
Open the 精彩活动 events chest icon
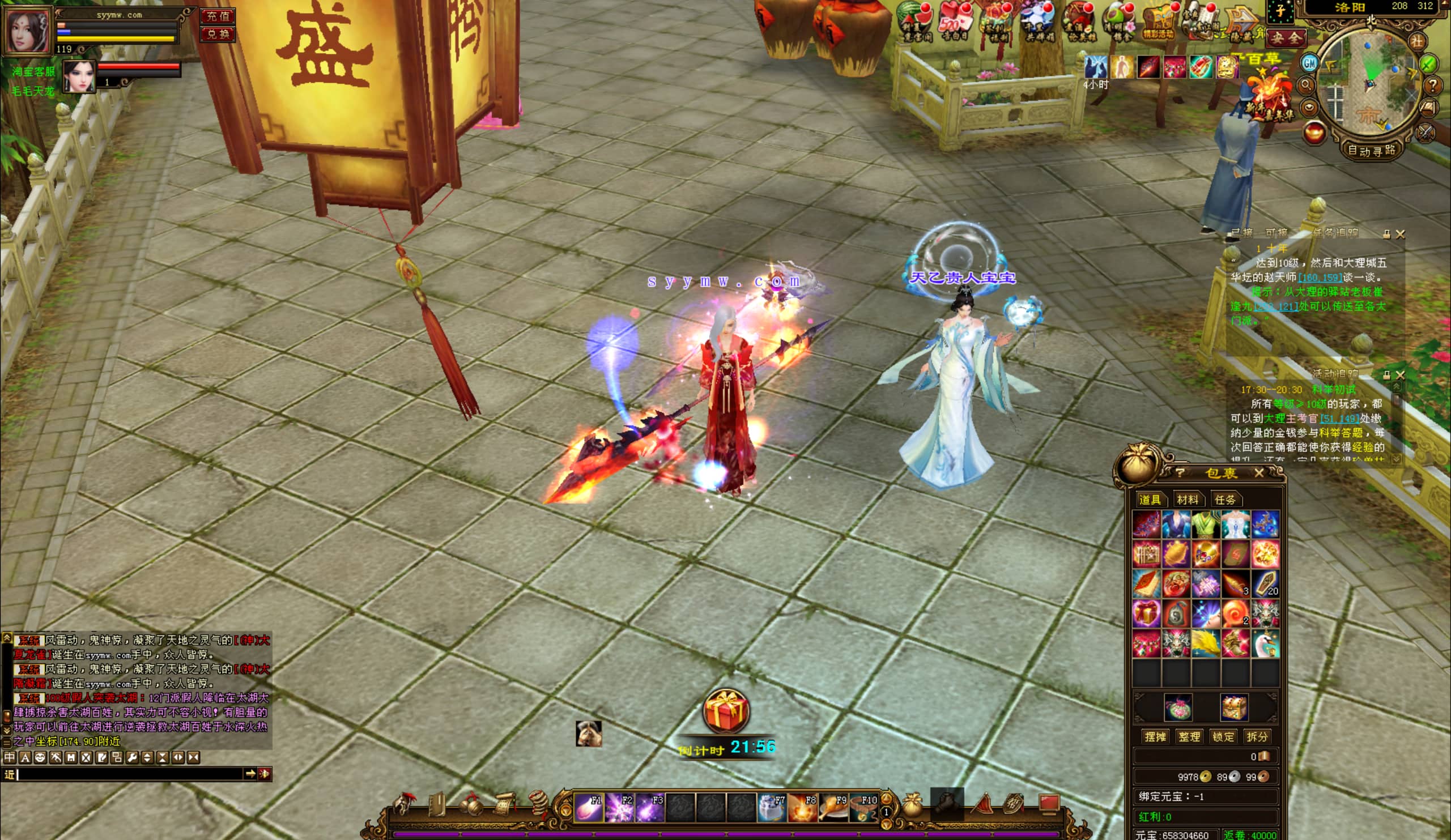coord(1158,22)
